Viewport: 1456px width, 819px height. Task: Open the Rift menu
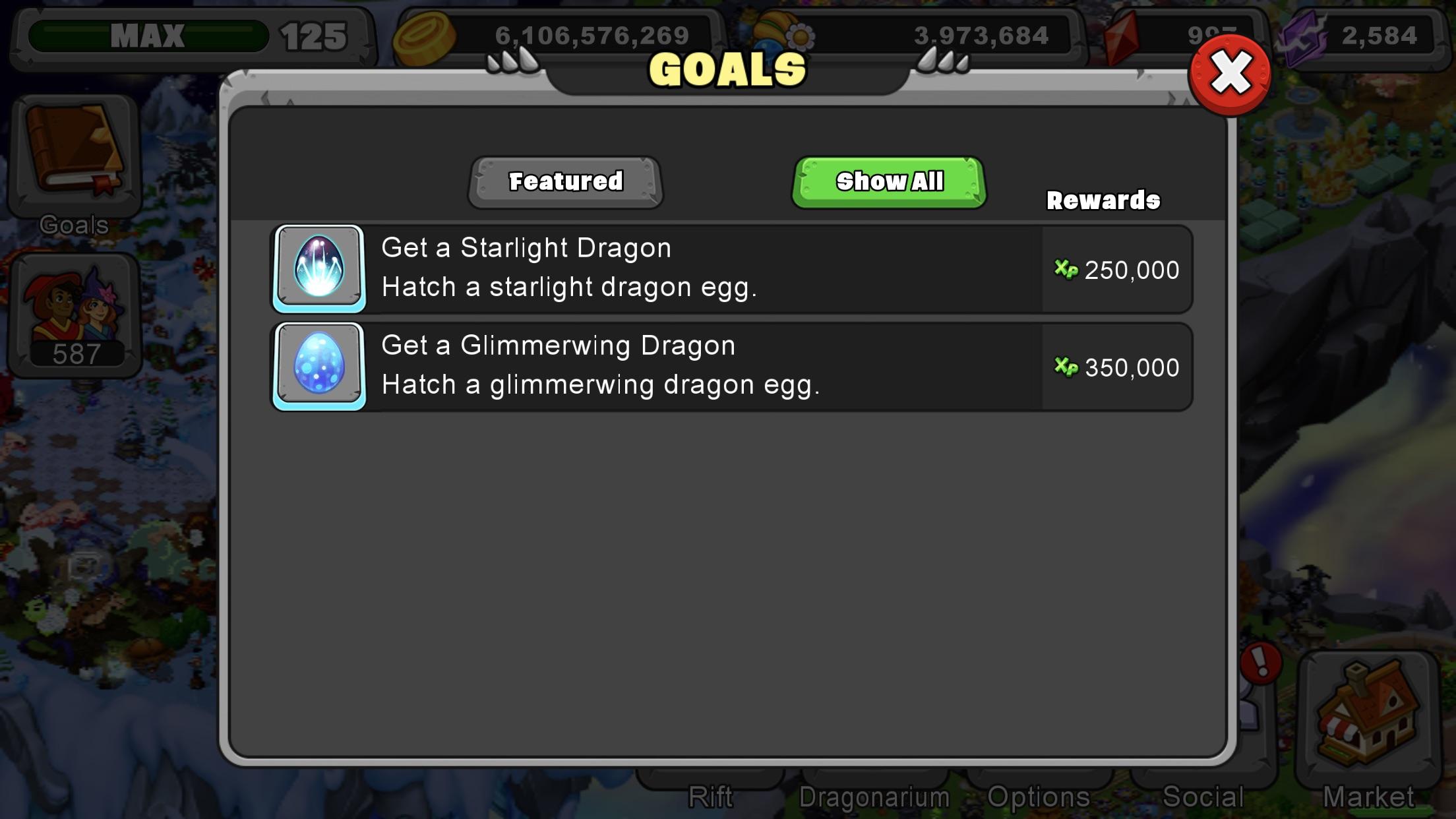(711, 797)
